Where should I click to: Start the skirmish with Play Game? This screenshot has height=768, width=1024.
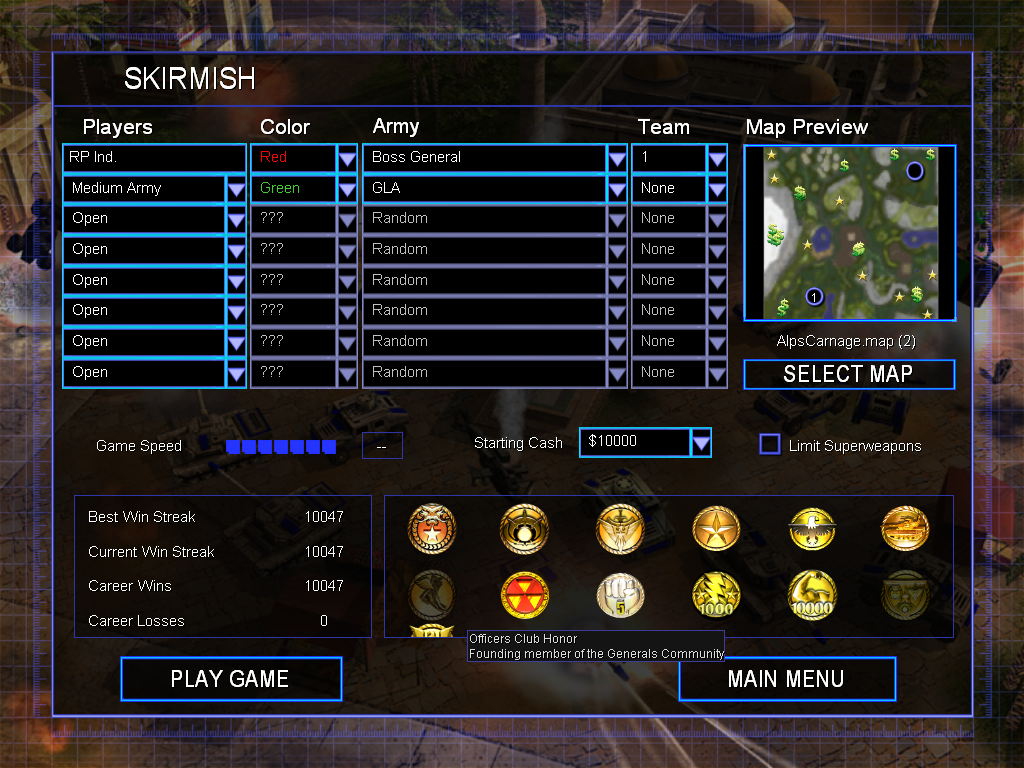tap(231, 679)
